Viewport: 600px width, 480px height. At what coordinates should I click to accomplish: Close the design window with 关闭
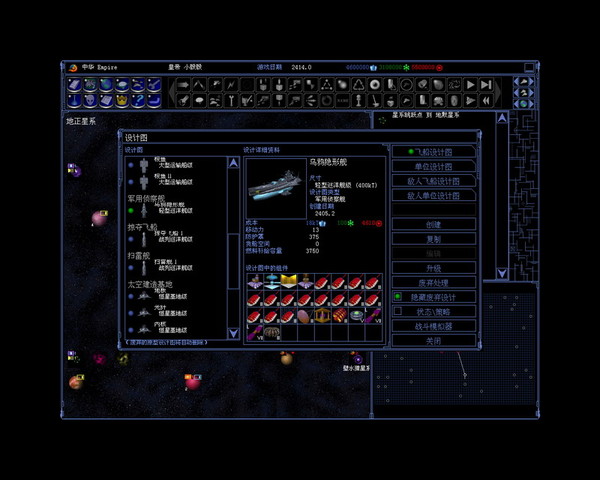(x=433, y=341)
